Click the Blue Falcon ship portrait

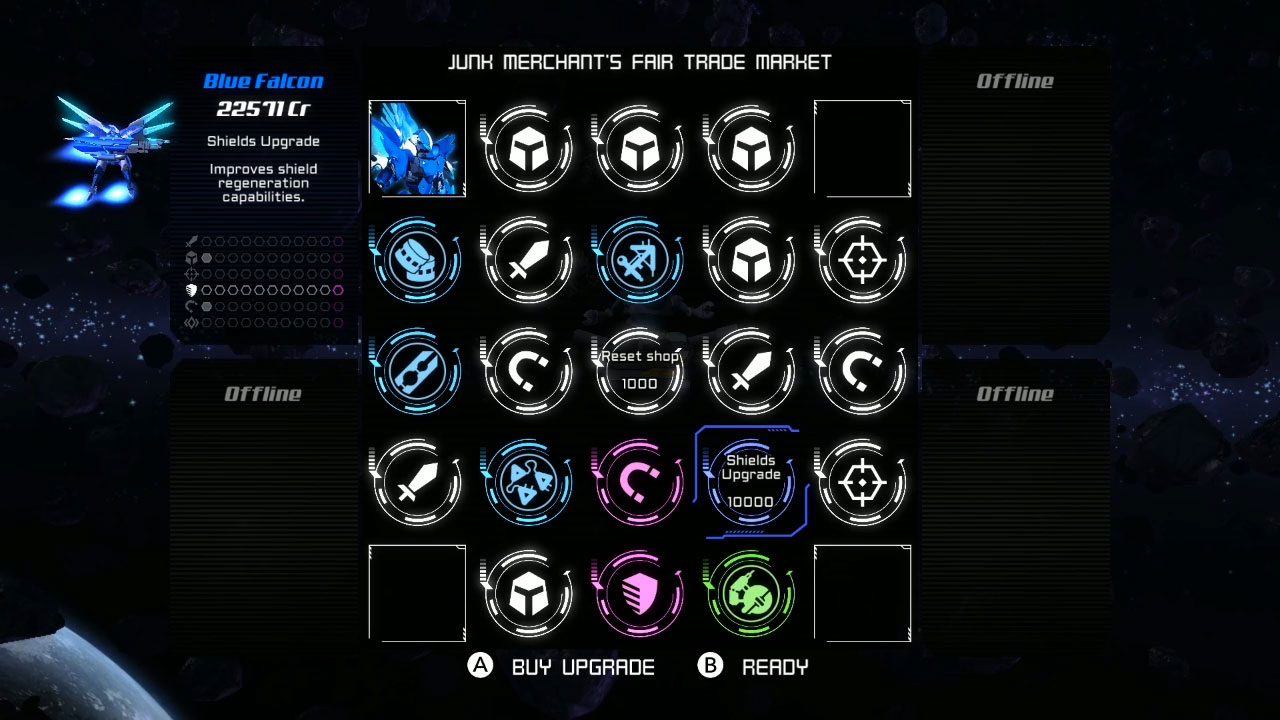[417, 148]
